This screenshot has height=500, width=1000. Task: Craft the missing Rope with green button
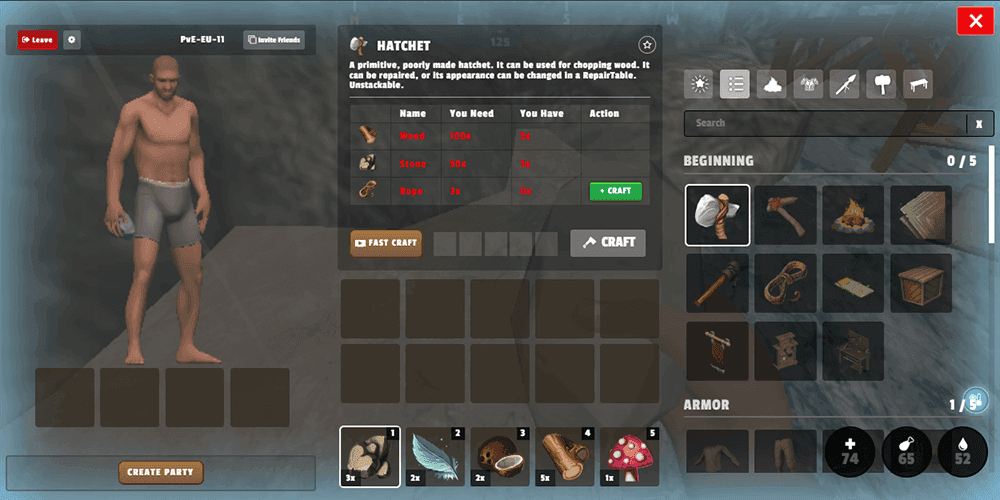tap(615, 191)
